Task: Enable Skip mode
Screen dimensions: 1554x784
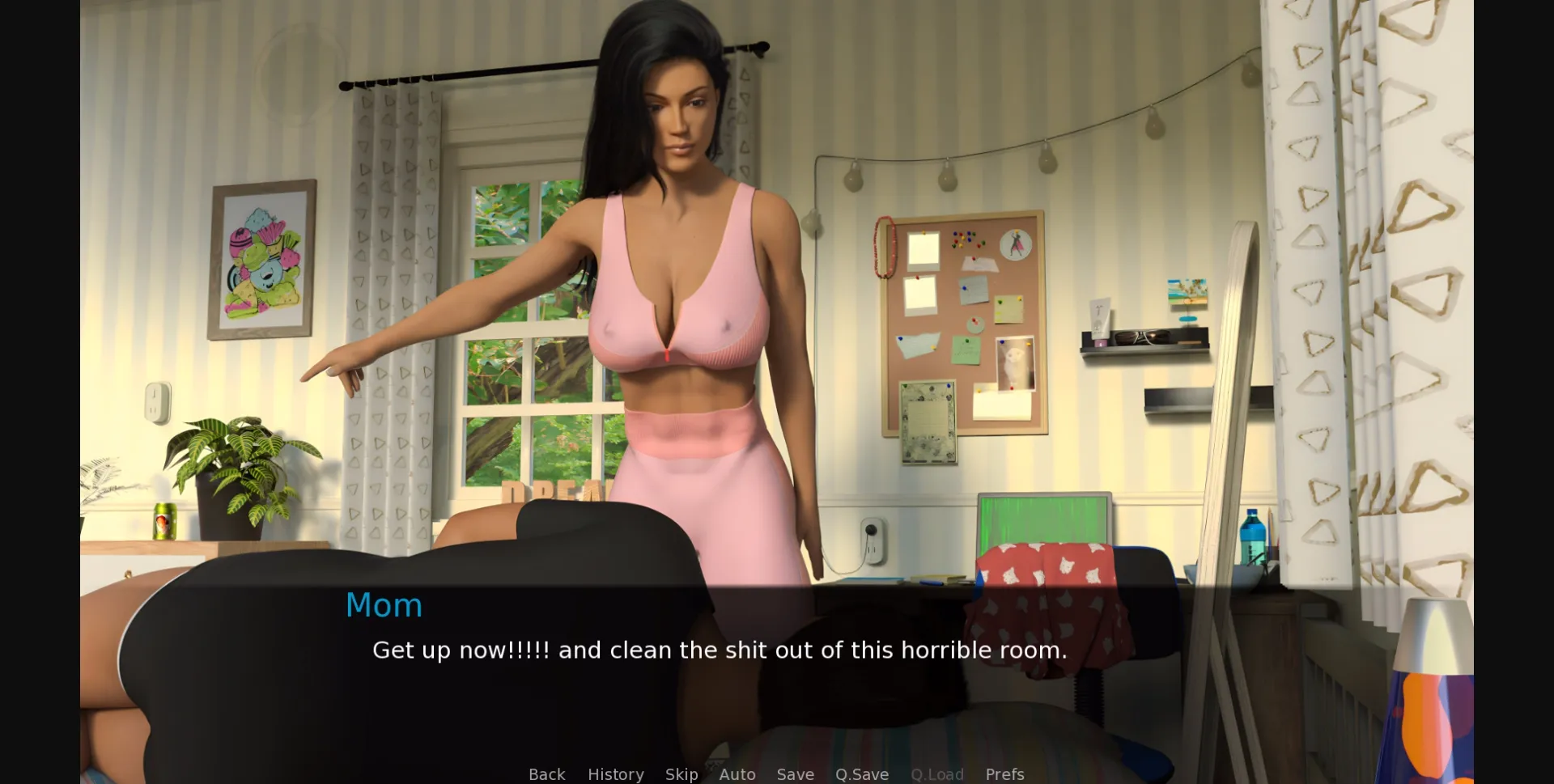Action: (681, 773)
